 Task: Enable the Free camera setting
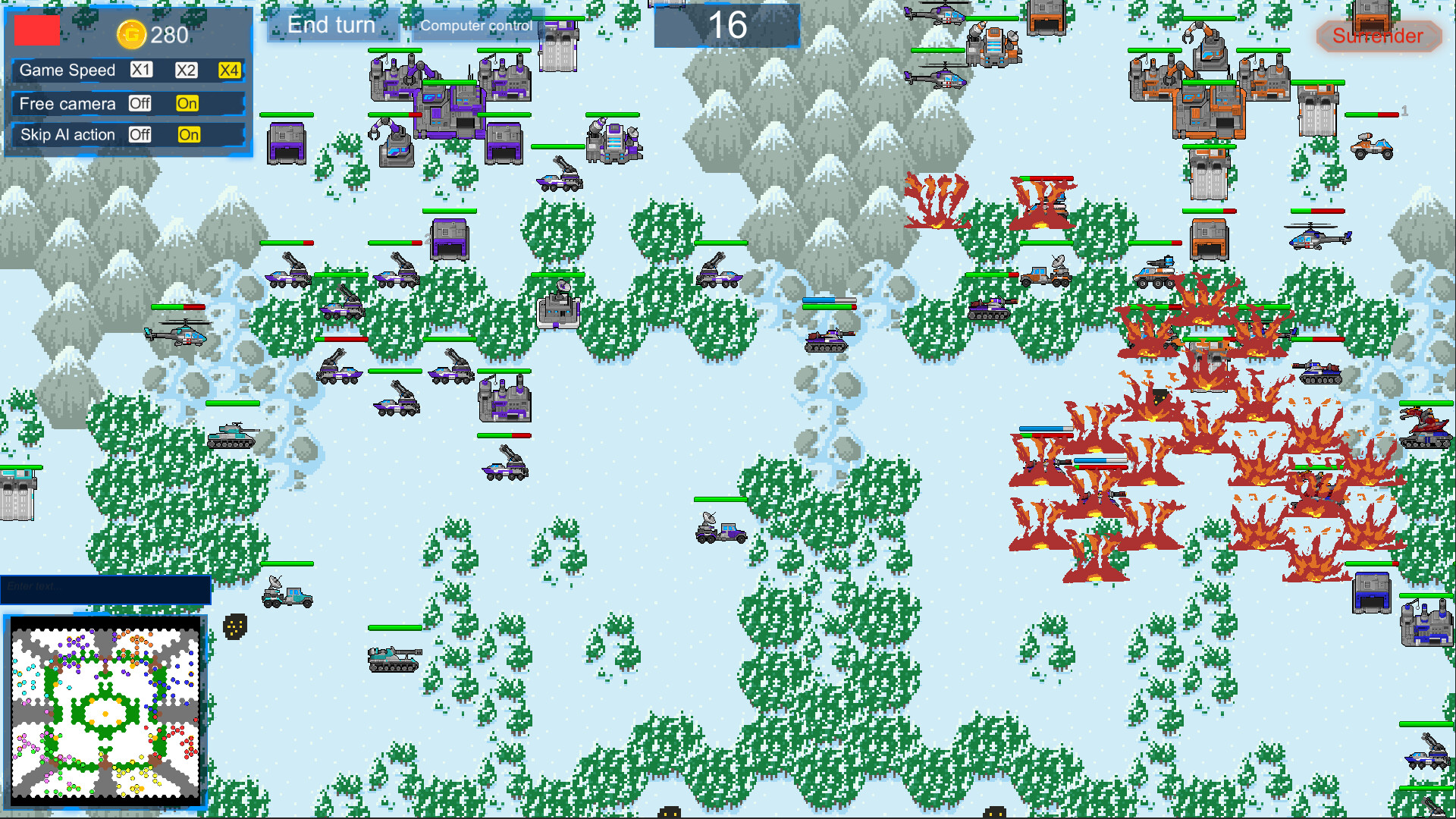[x=187, y=104]
